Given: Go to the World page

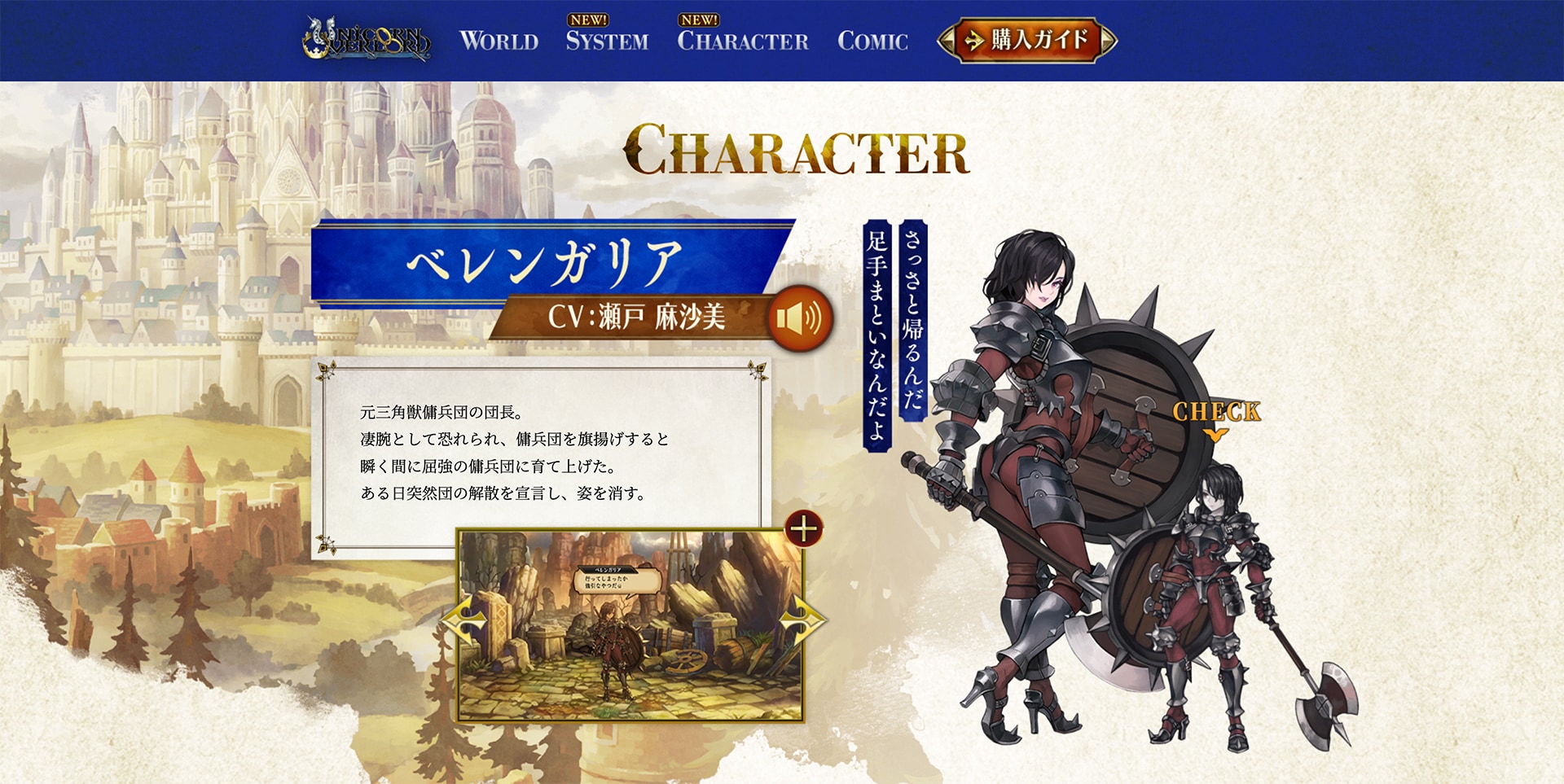Looking at the screenshot, I should (499, 41).
